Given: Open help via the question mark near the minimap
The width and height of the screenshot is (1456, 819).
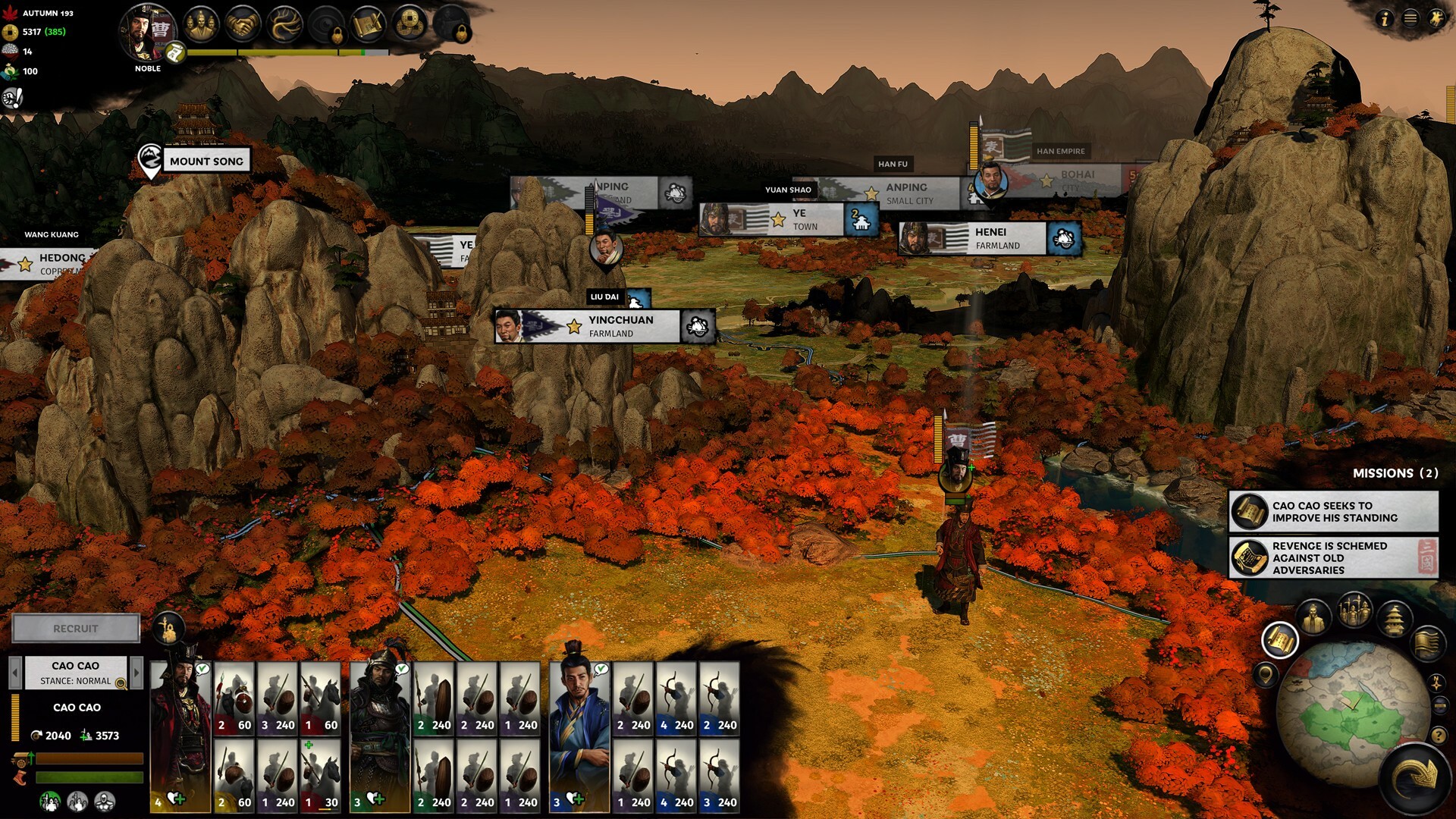Looking at the screenshot, I should 1439,736.
